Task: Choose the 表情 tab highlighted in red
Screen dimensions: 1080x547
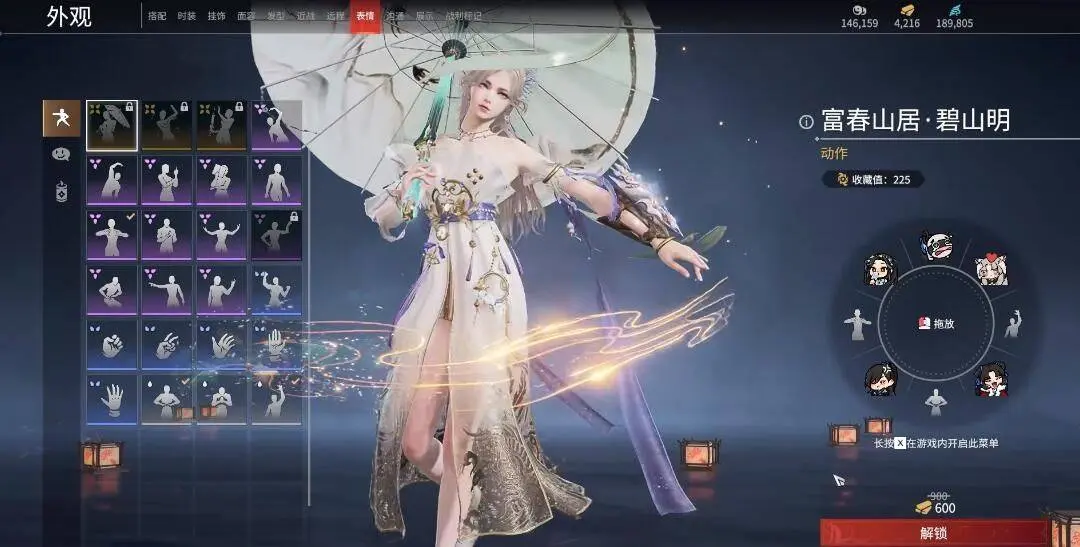Action: click(x=364, y=16)
